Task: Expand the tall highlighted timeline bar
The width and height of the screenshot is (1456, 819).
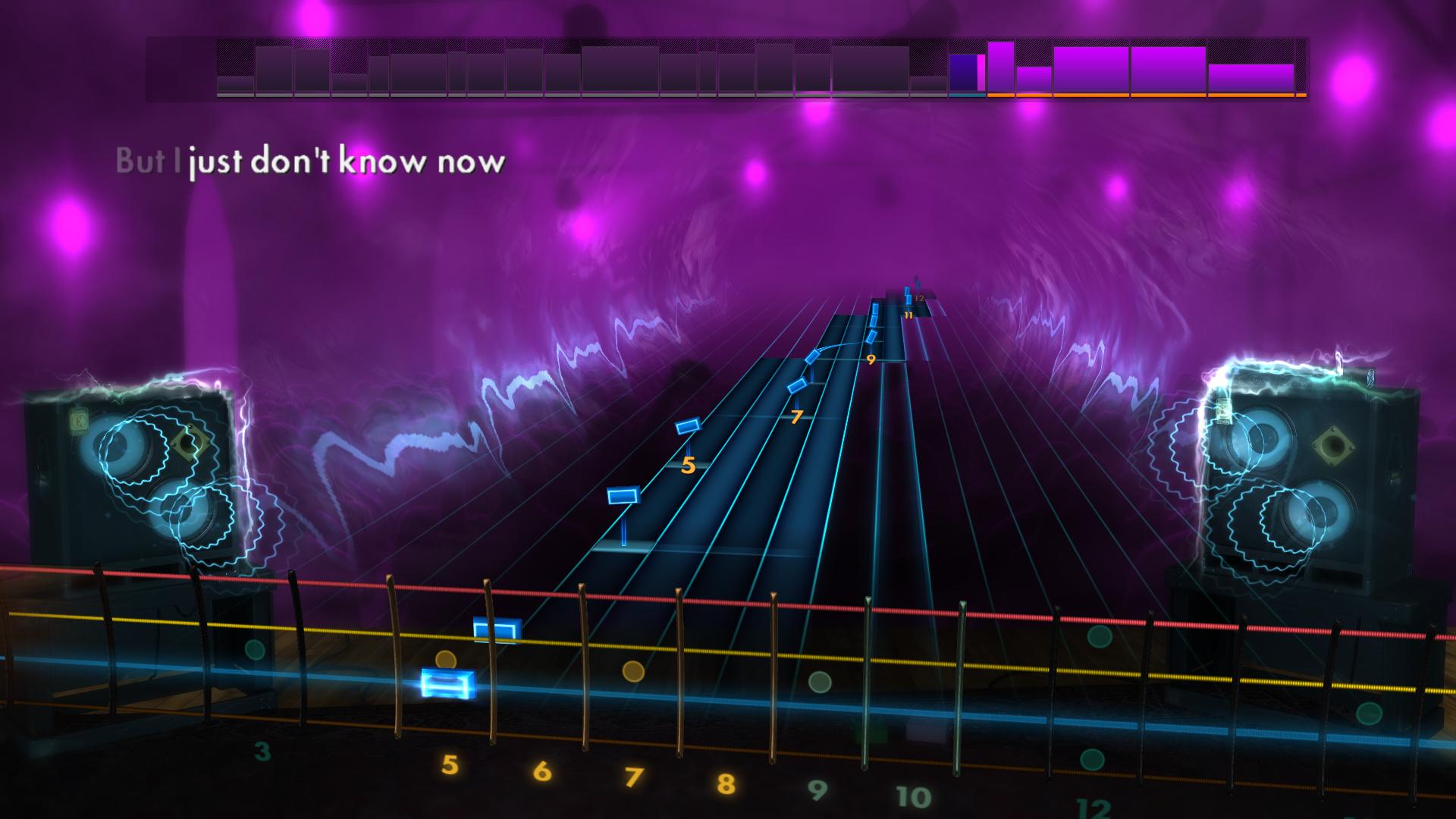Action: (999, 68)
